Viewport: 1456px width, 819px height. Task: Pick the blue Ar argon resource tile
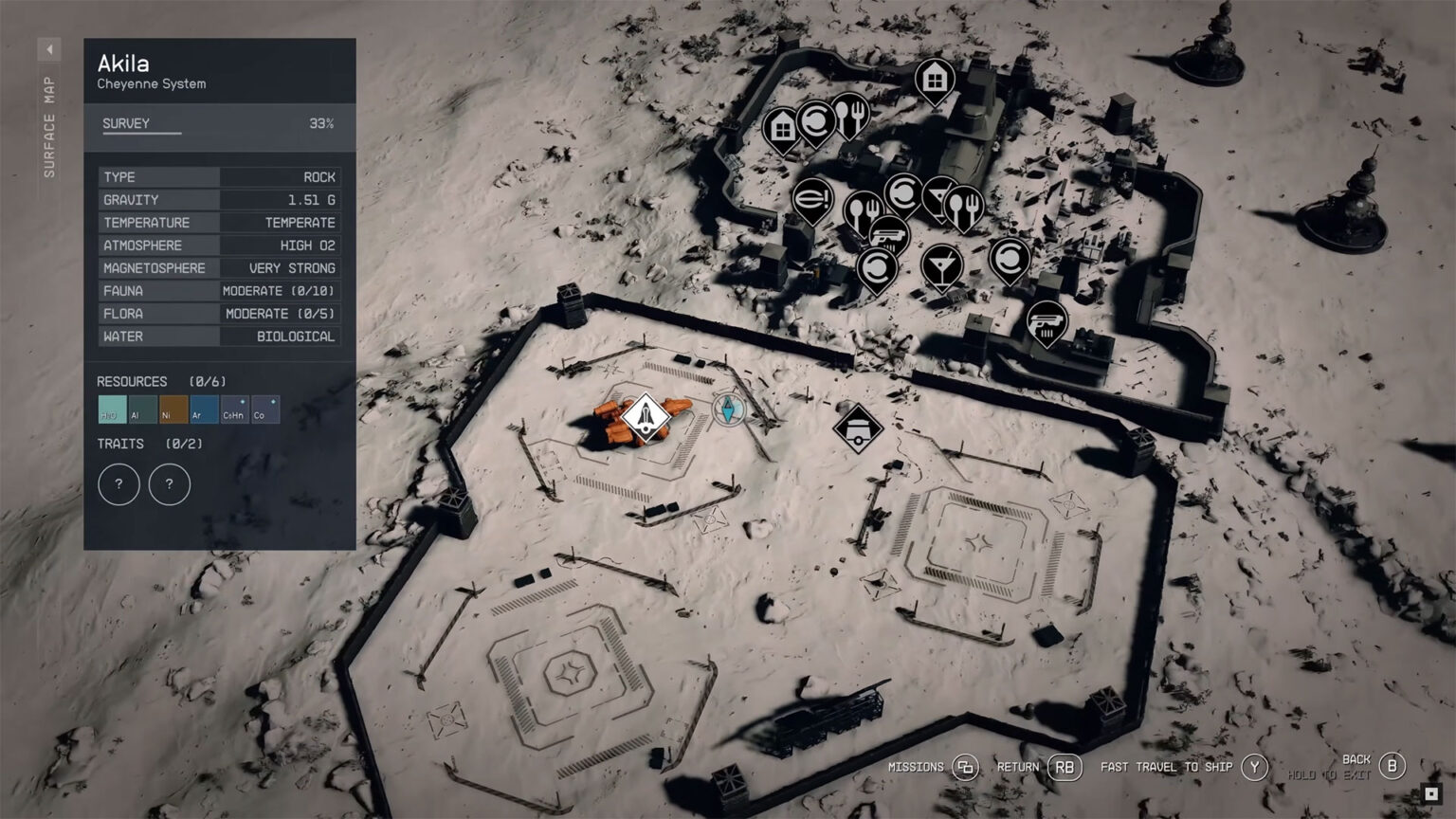(203, 409)
